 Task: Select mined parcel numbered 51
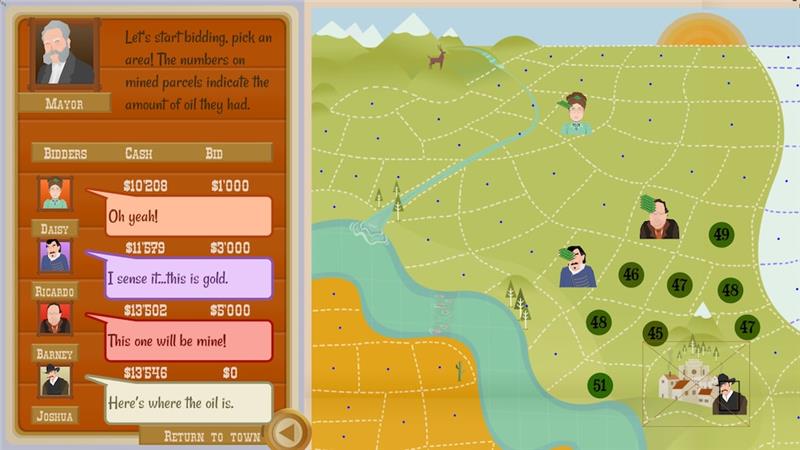point(600,385)
